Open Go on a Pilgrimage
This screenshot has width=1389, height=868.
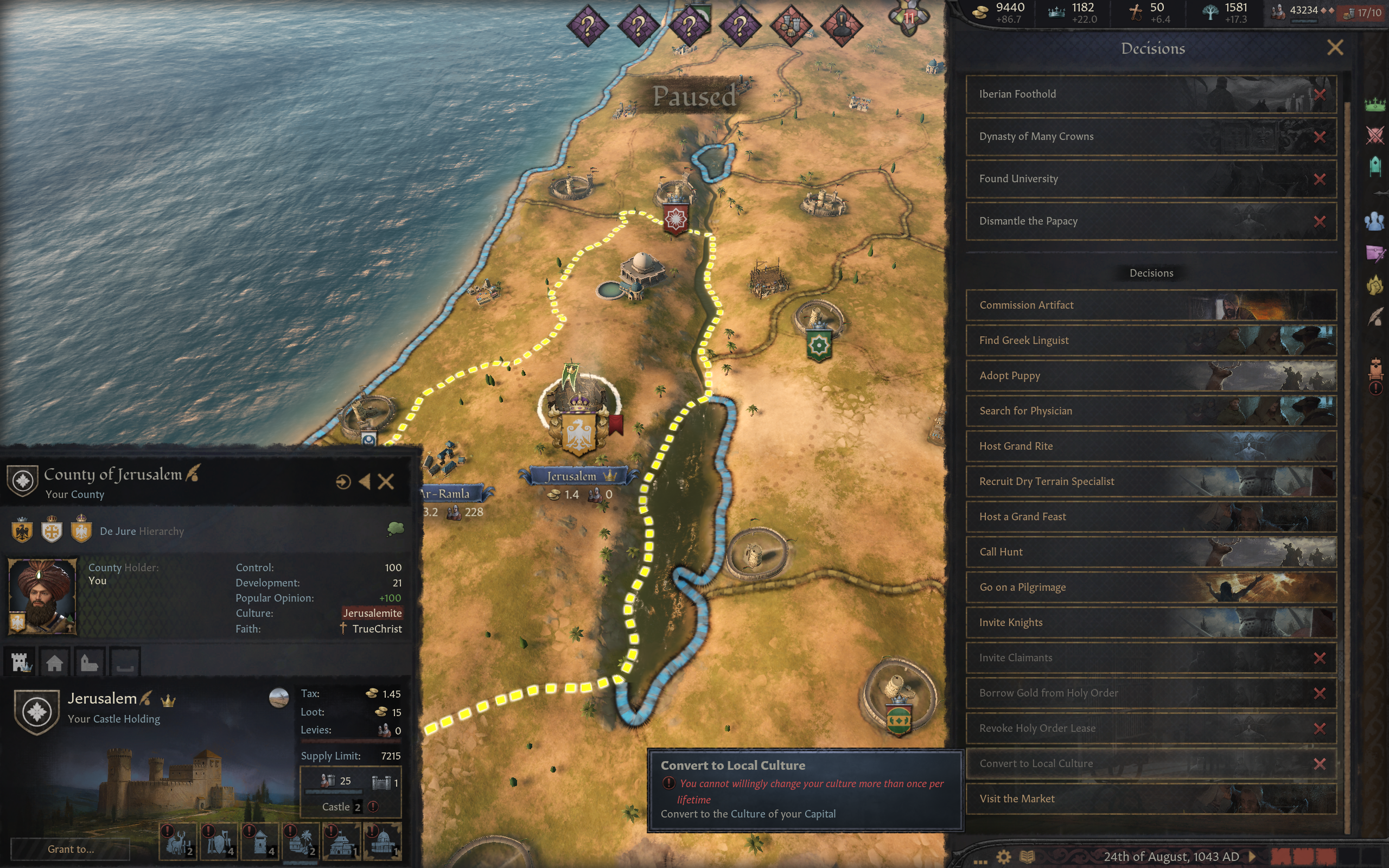tap(1150, 588)
